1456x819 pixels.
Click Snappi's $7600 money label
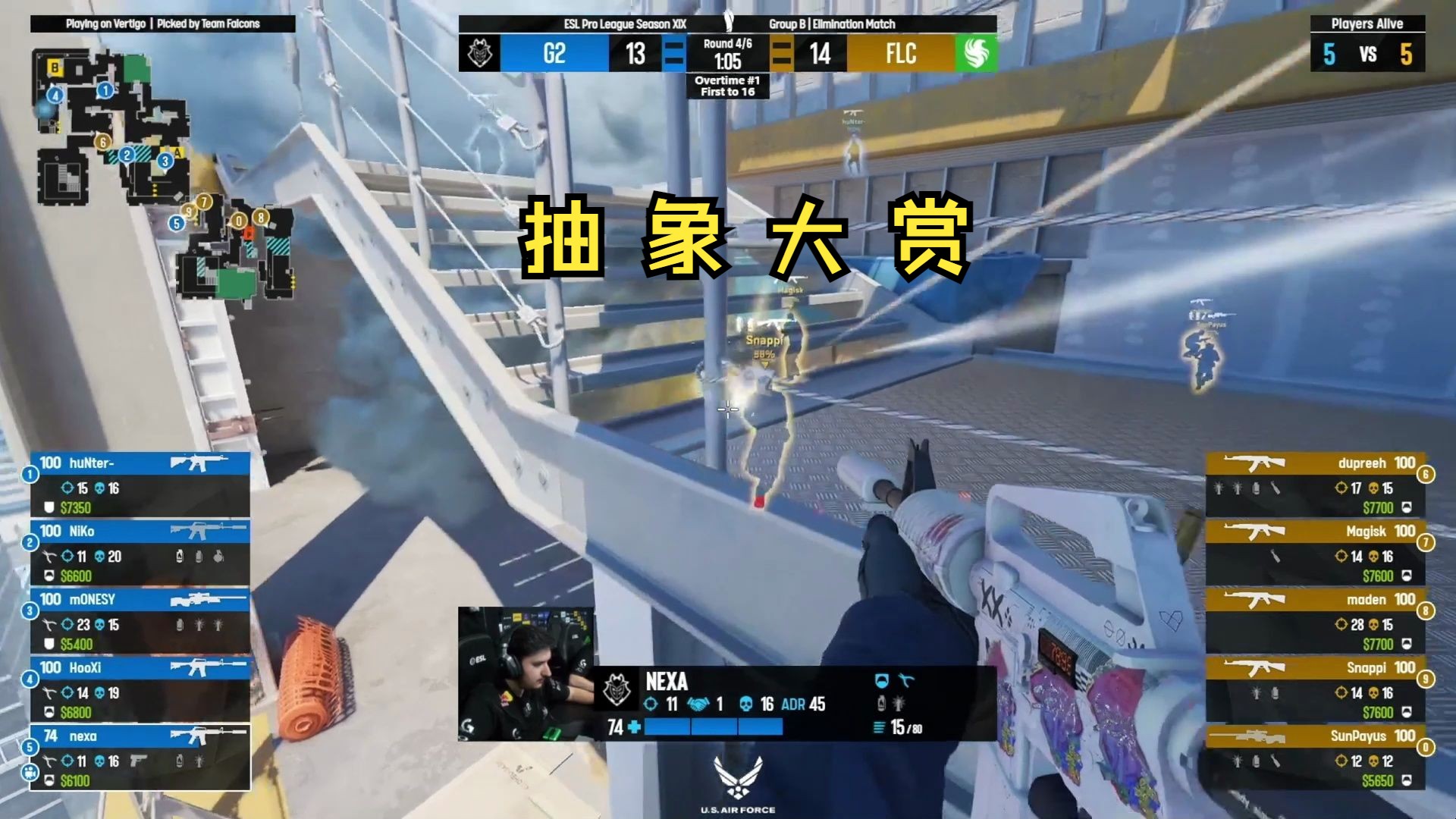click(x=1376, y=713)
